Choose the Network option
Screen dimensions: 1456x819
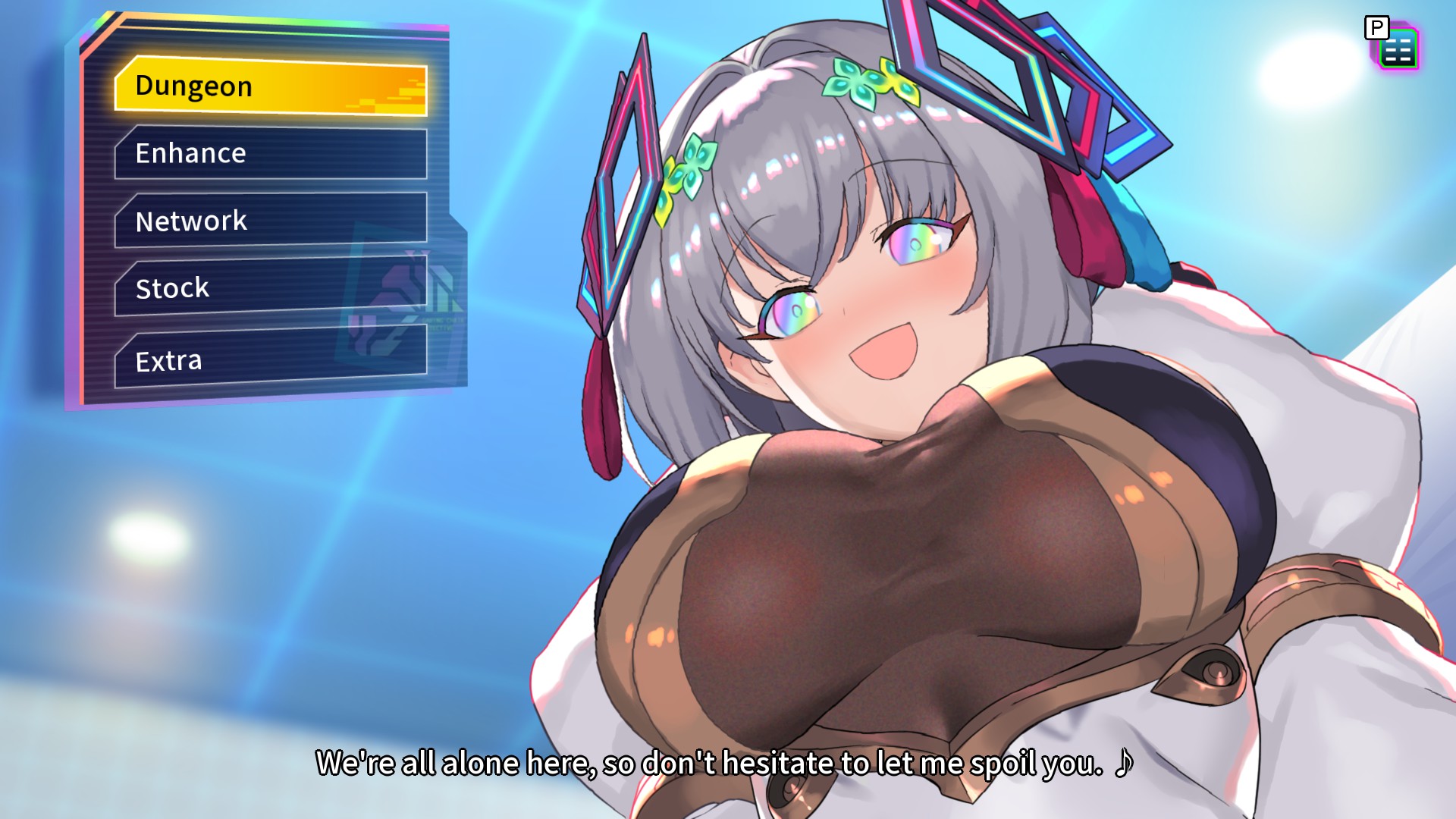pyautogui.click(x=271, y=220)
